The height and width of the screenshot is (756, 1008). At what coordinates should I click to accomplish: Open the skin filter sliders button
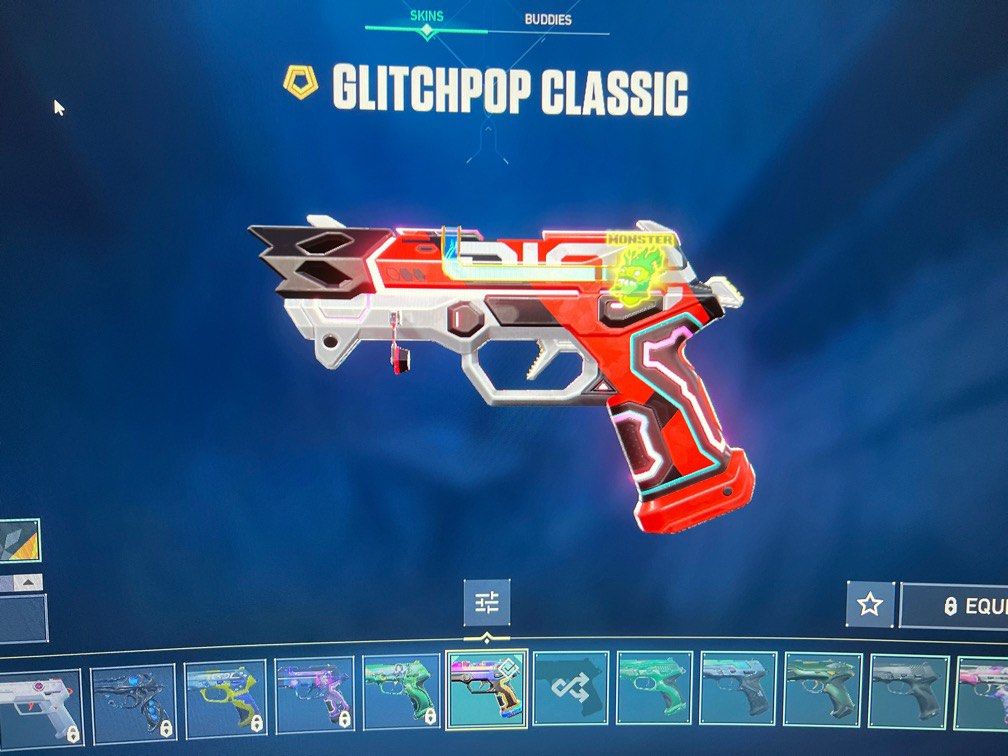click(487, 603)
